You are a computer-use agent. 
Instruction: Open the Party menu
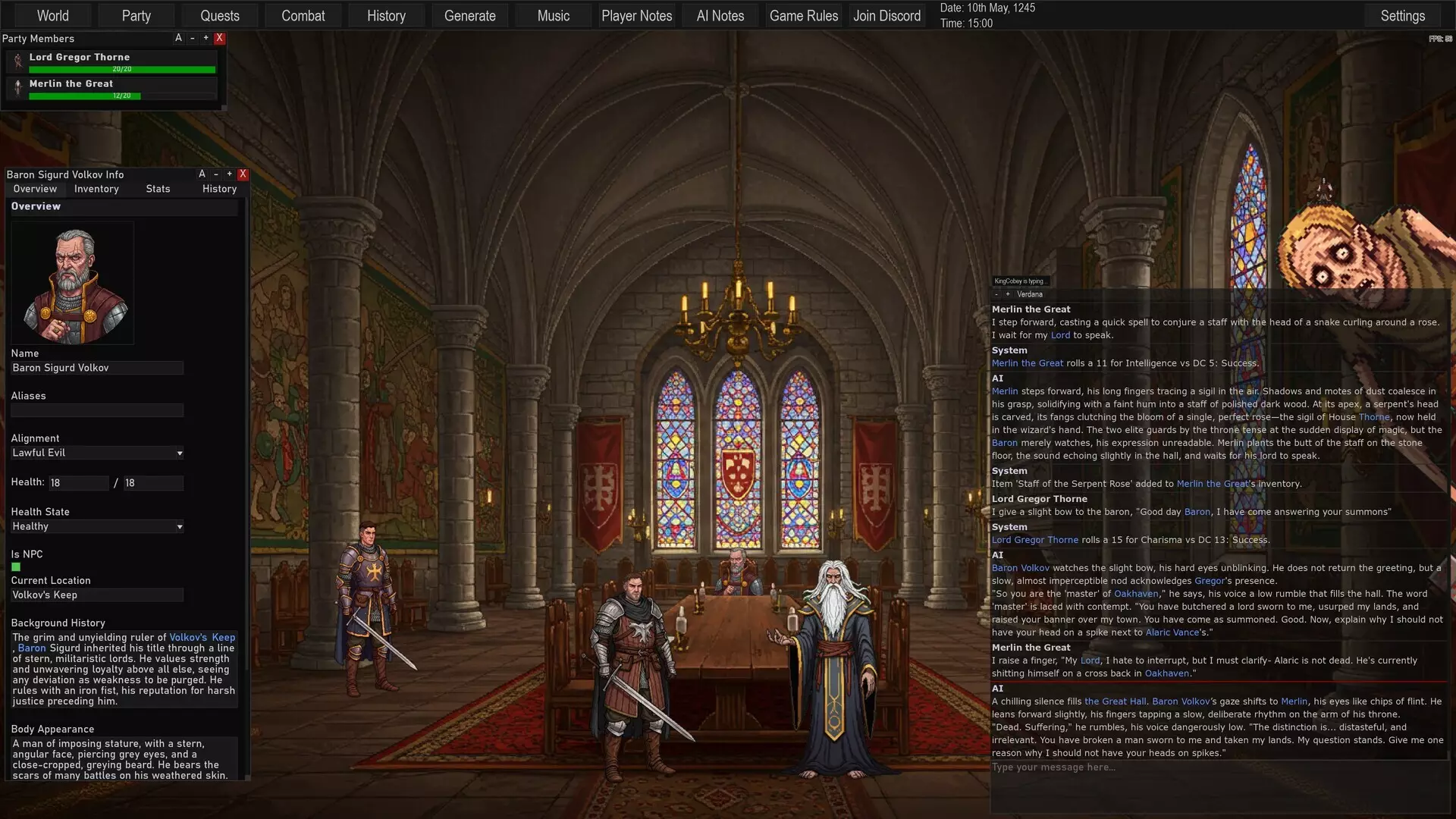(136, 15)
